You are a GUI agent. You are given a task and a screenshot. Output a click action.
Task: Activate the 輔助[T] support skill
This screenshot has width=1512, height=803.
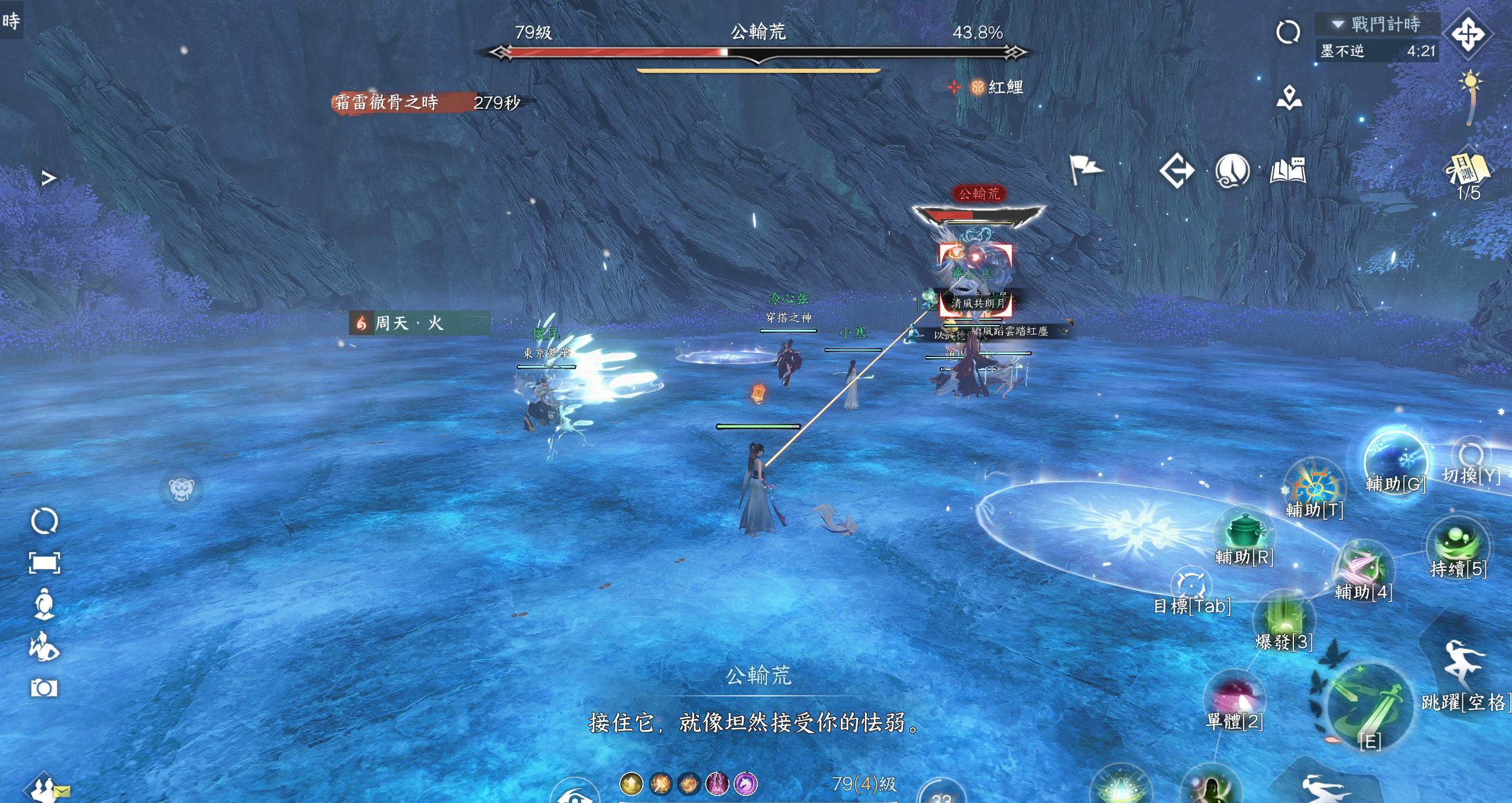1314,486
